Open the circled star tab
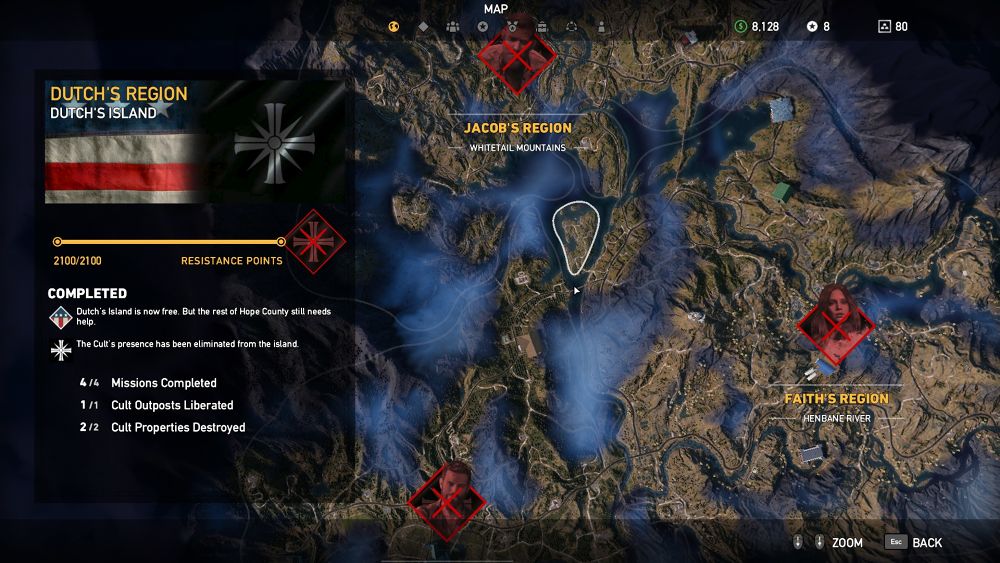Viewport: 1000px width, 563px height. tap(483, 27)
